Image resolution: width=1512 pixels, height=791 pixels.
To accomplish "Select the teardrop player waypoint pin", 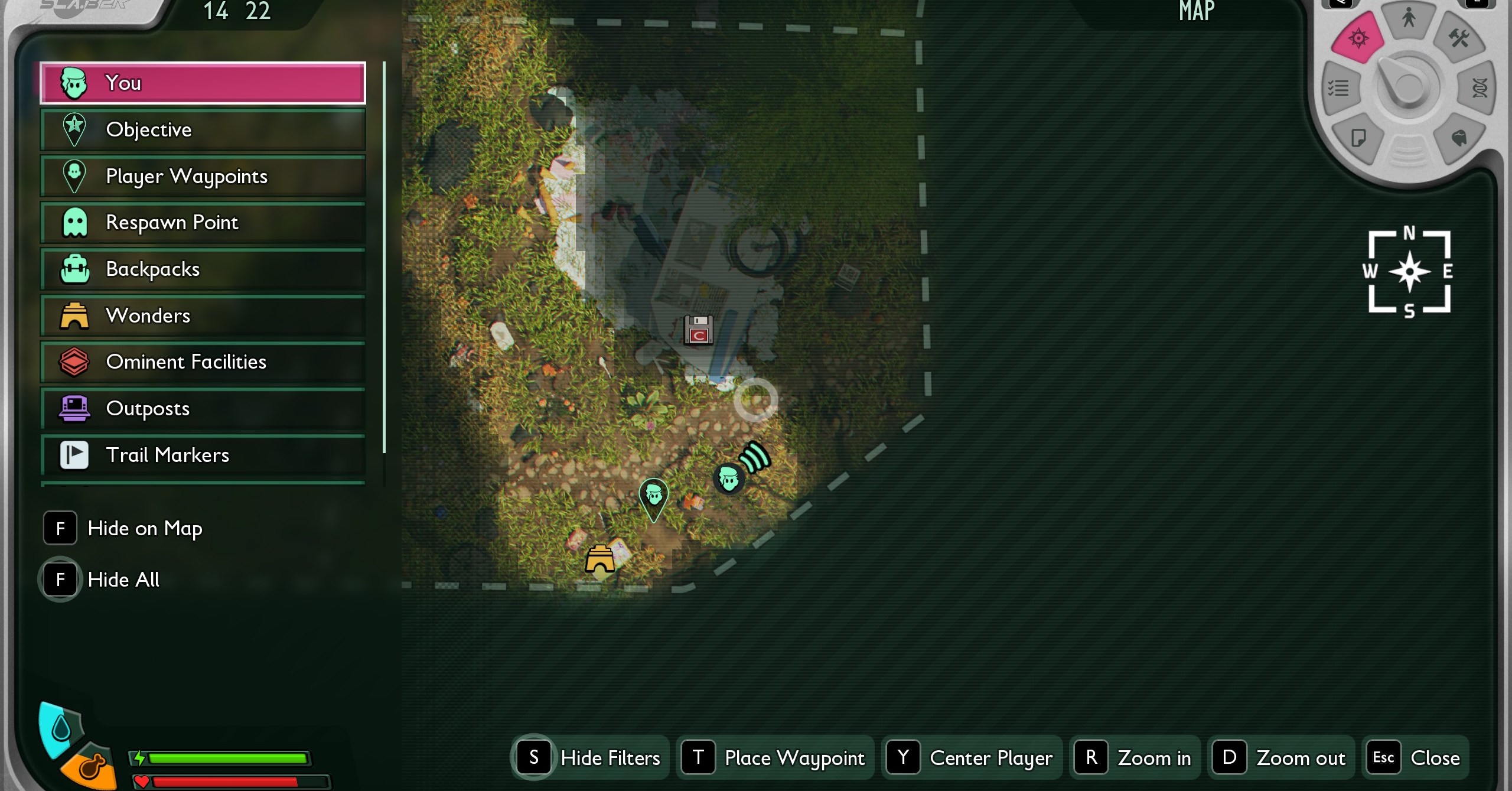I will 654,497.
